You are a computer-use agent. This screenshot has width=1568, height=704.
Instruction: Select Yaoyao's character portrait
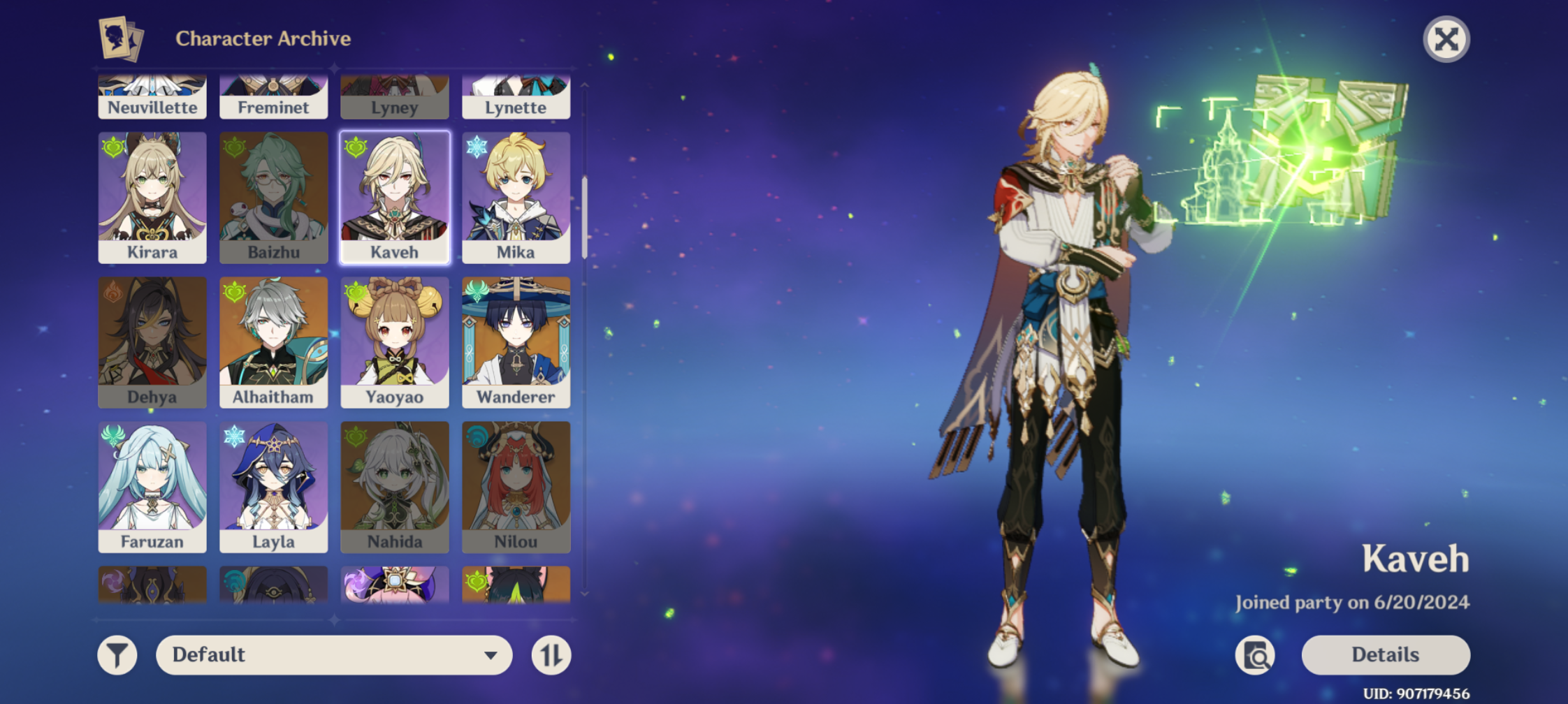(394, 342)
